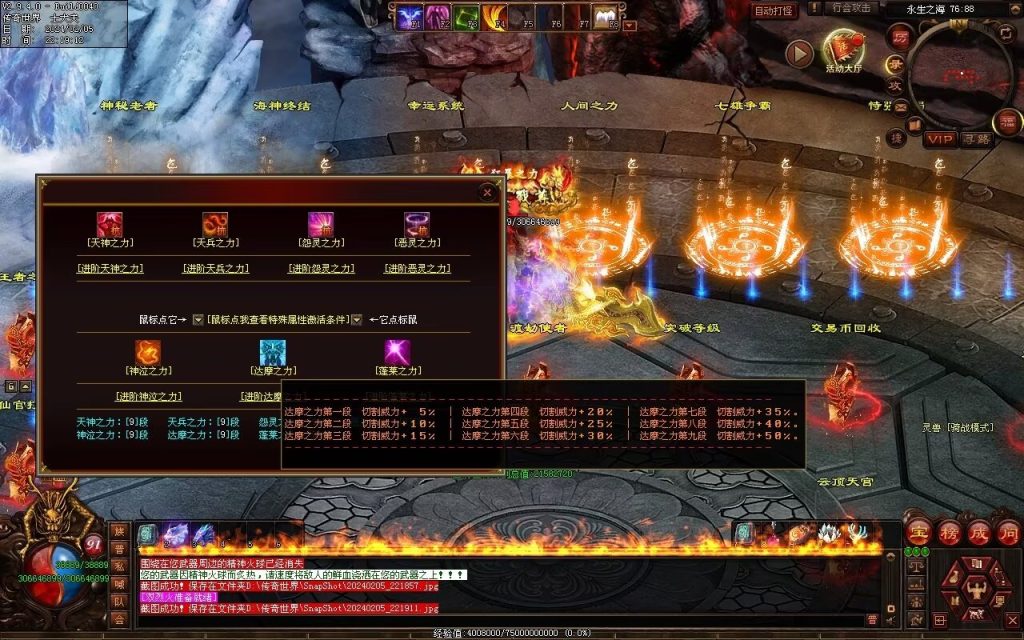Select the 神泣之力 flame icon
The height and width of the screenshot is (640, 1024).
tap(148, 353)
